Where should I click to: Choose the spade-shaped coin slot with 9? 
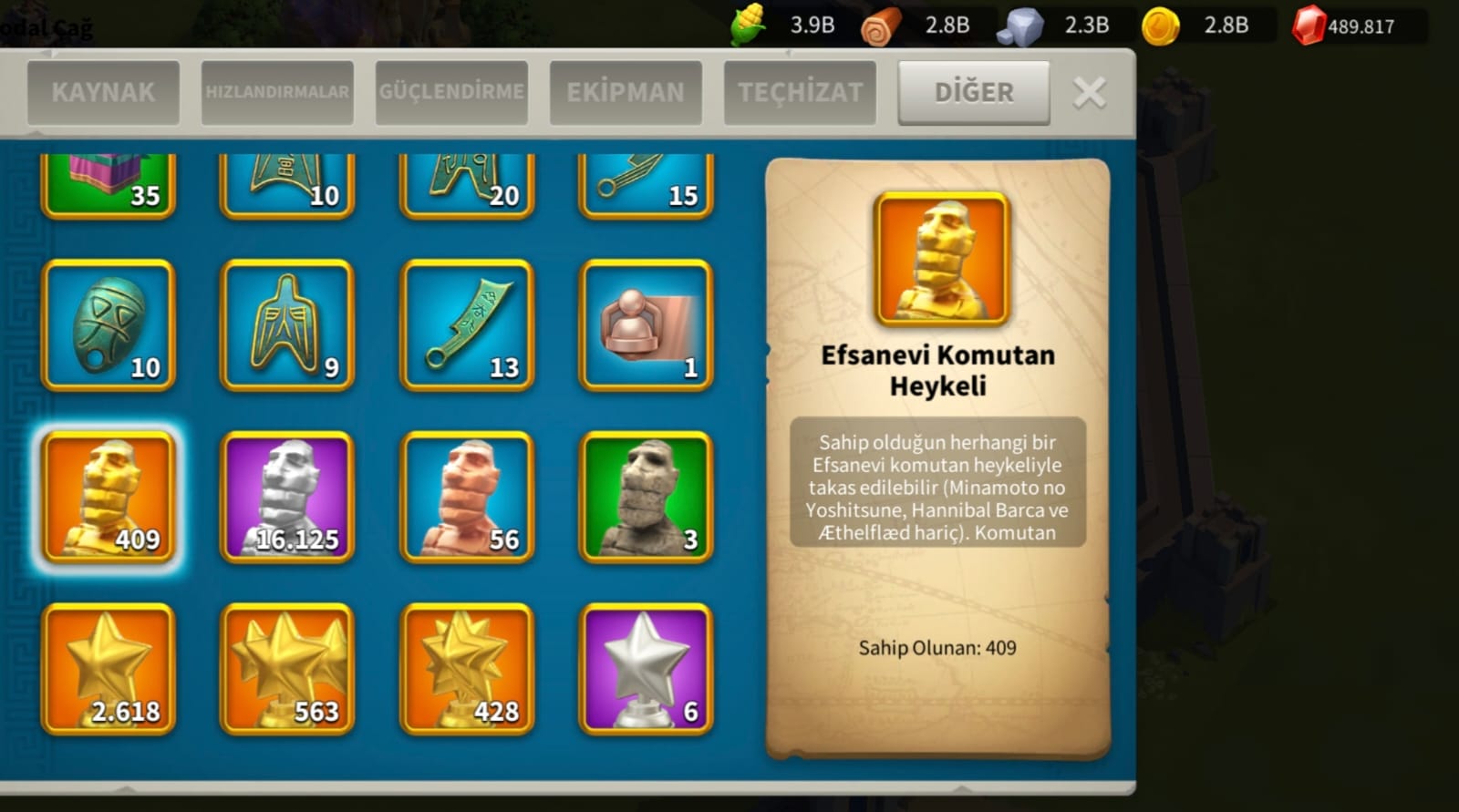point(287,325)
